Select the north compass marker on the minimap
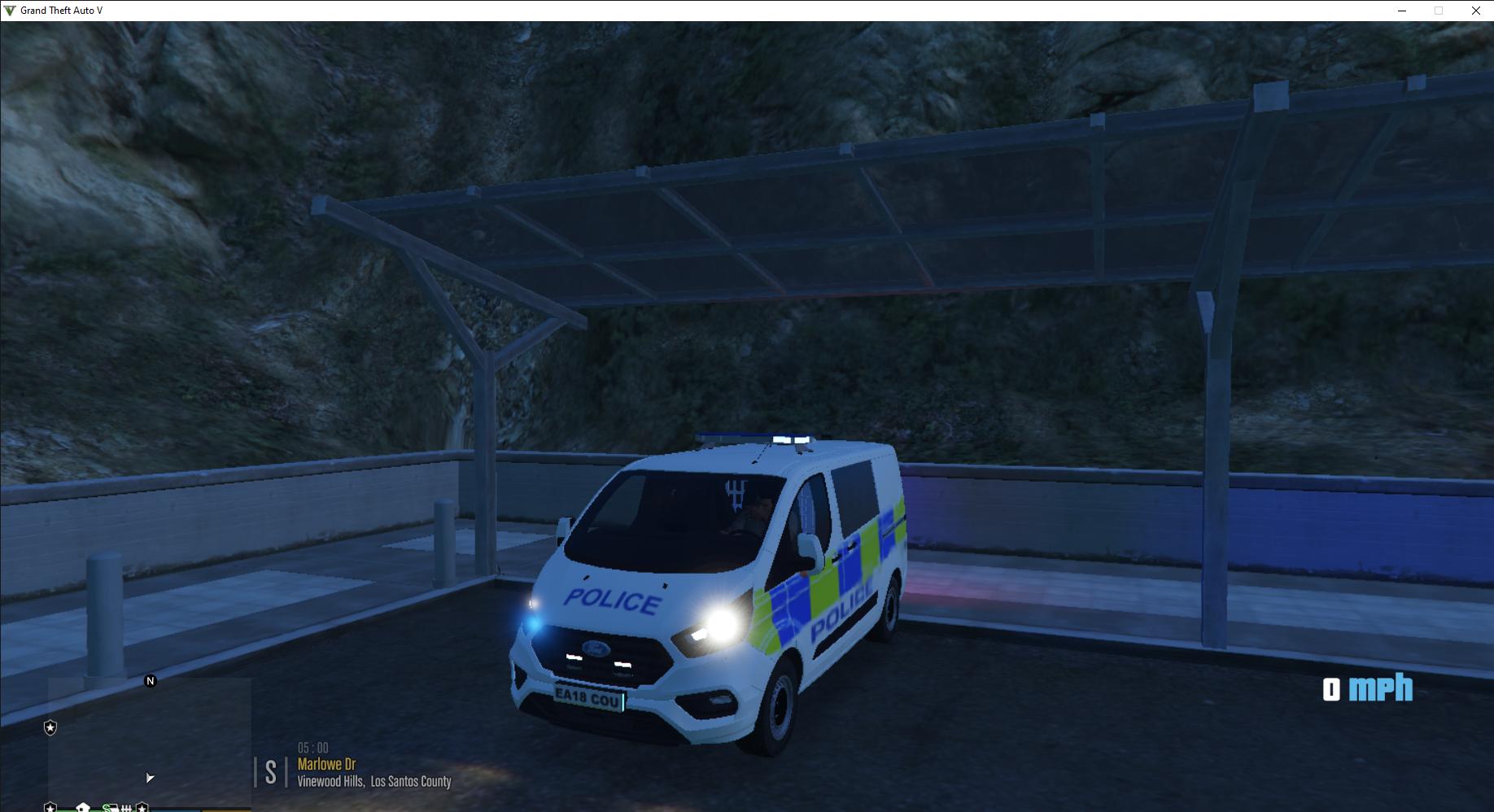1494x812 pixels. tap(151, 682)
